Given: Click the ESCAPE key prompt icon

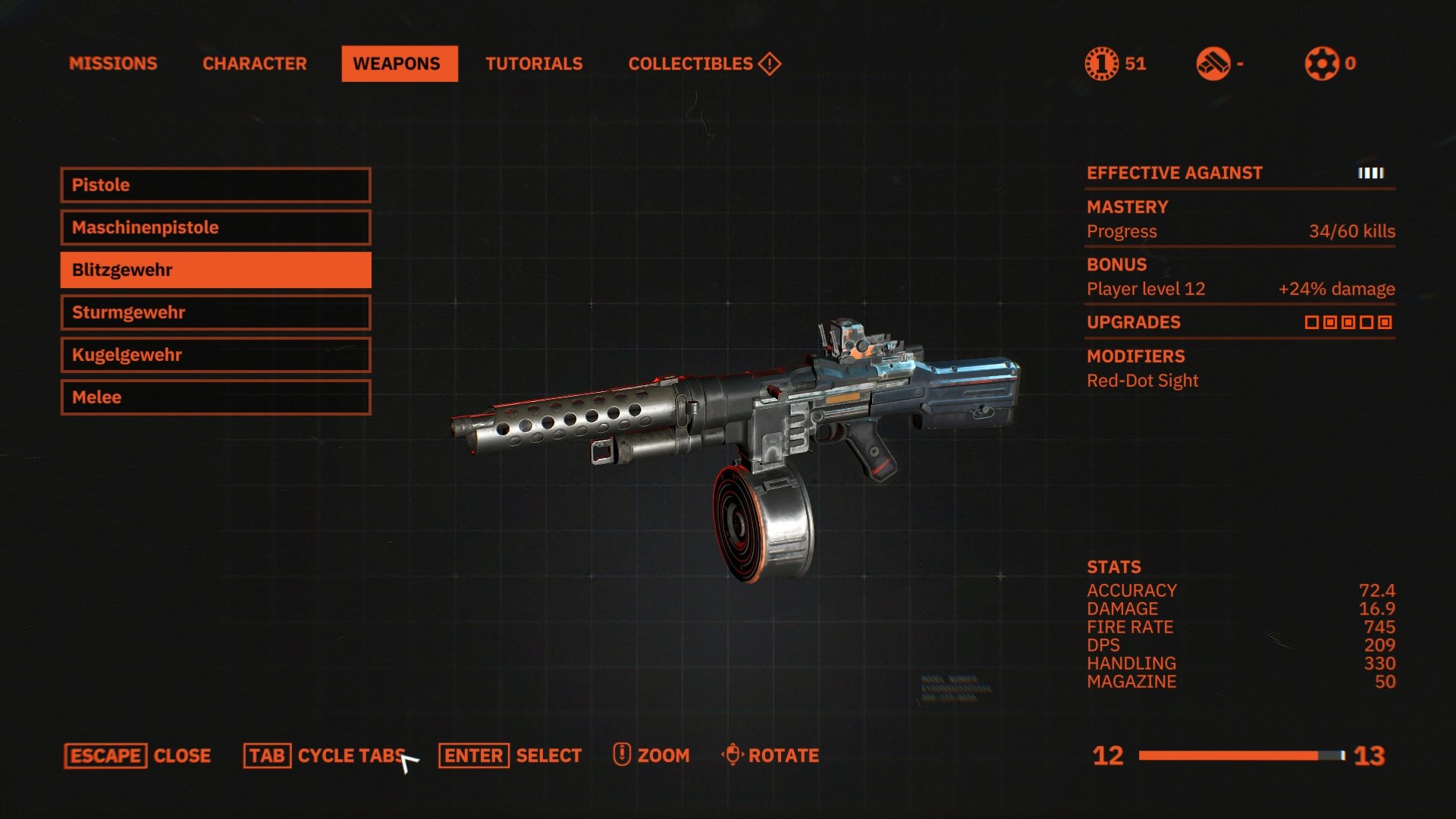Looking at the screenshot, I should [x=105, y=755].
